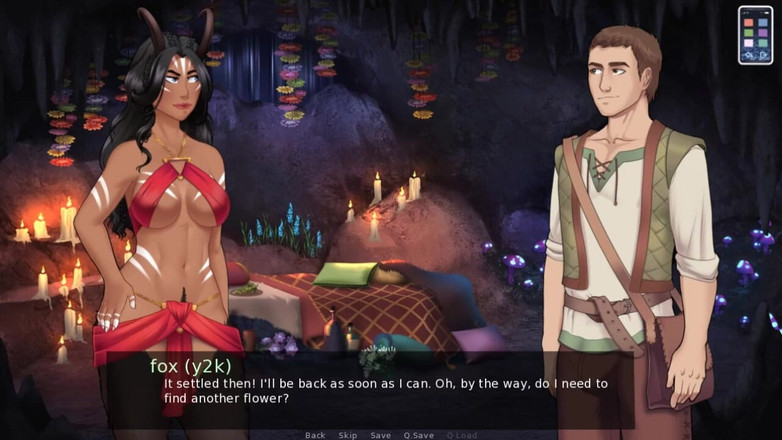782x440 pixels.
Task: Click the greyed-out Q.Load button
Action: tap(461, 435)
